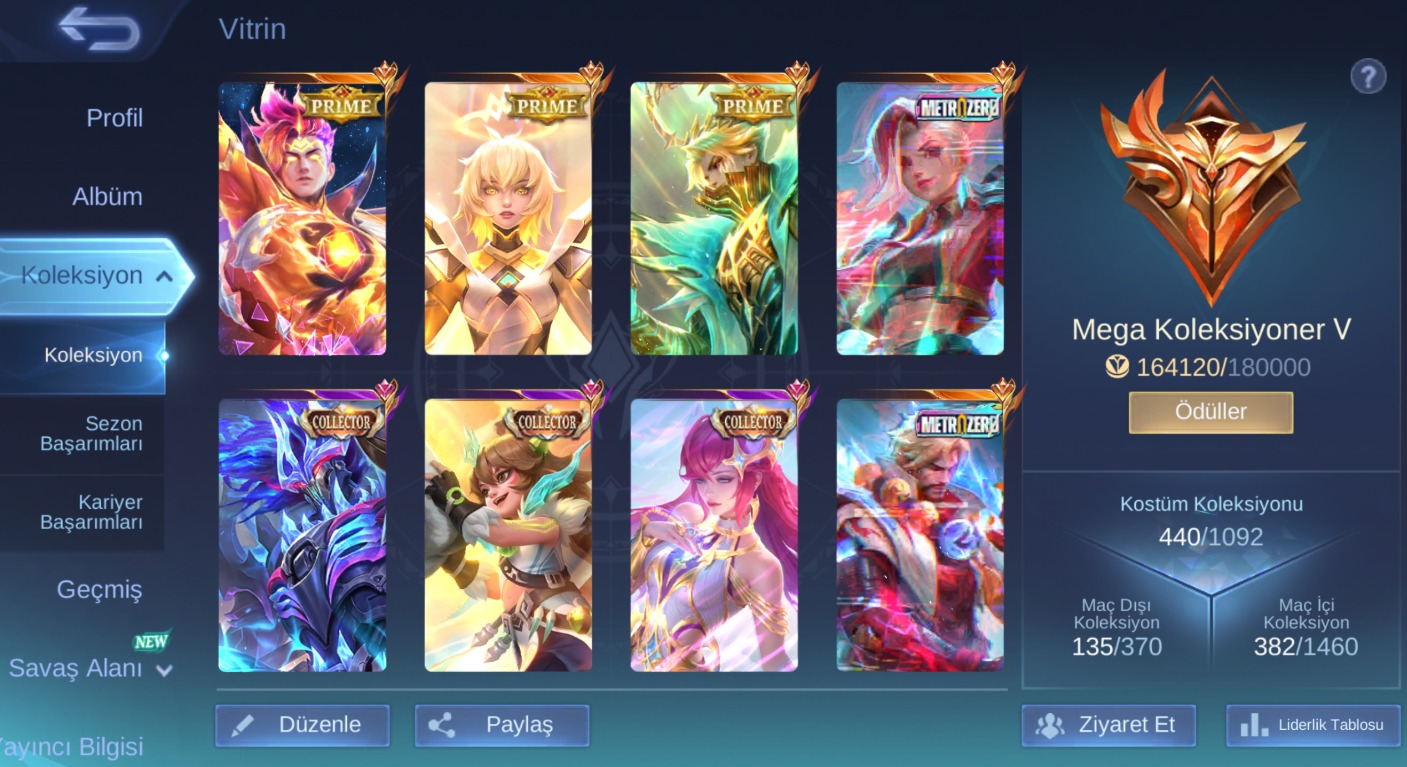
Task: Switch to the Geçmiş tab
Action: pyautogui.click(x=100, y=590)
